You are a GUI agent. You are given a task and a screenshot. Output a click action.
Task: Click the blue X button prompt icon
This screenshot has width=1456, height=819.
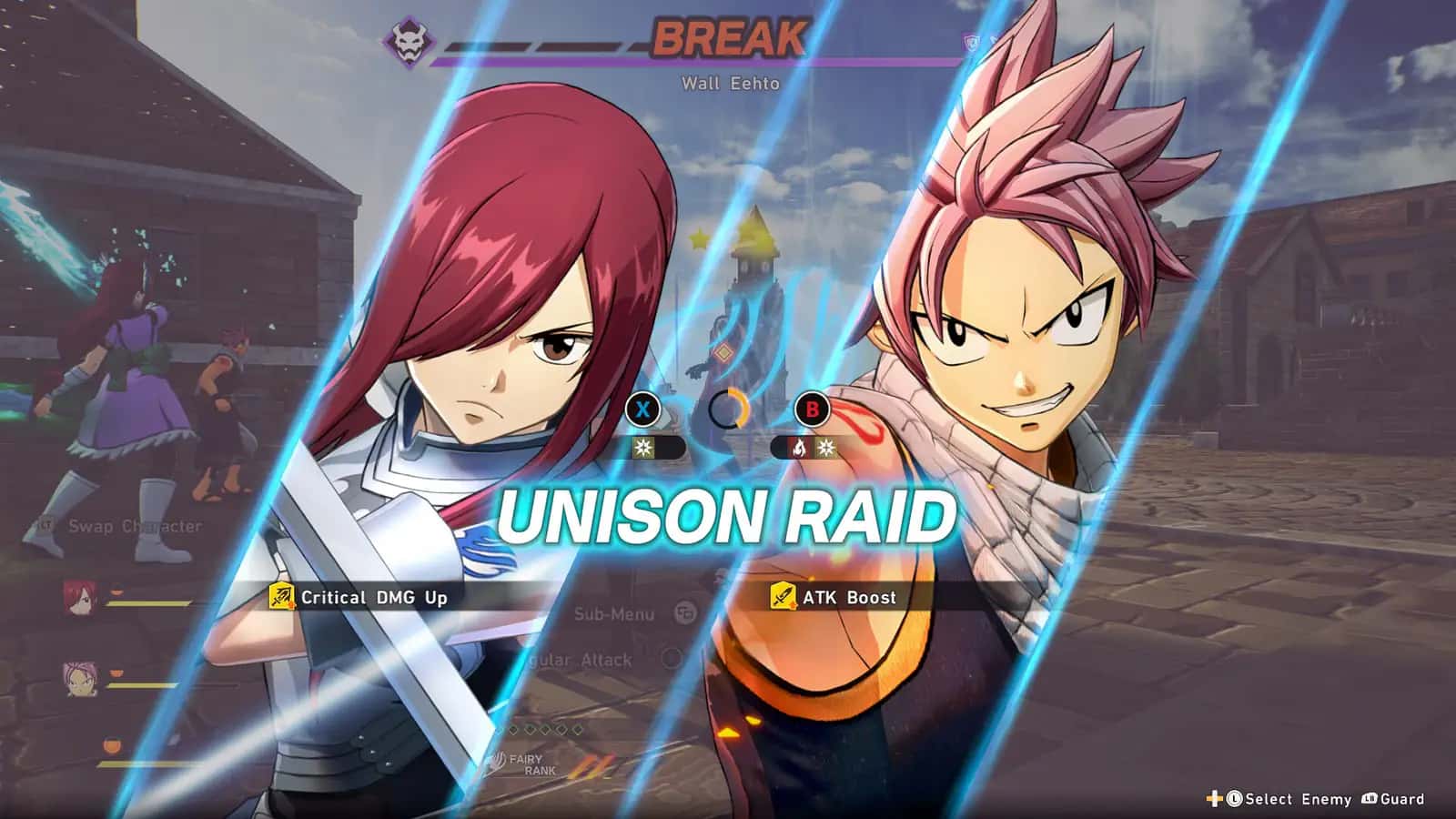coord(644,409)
